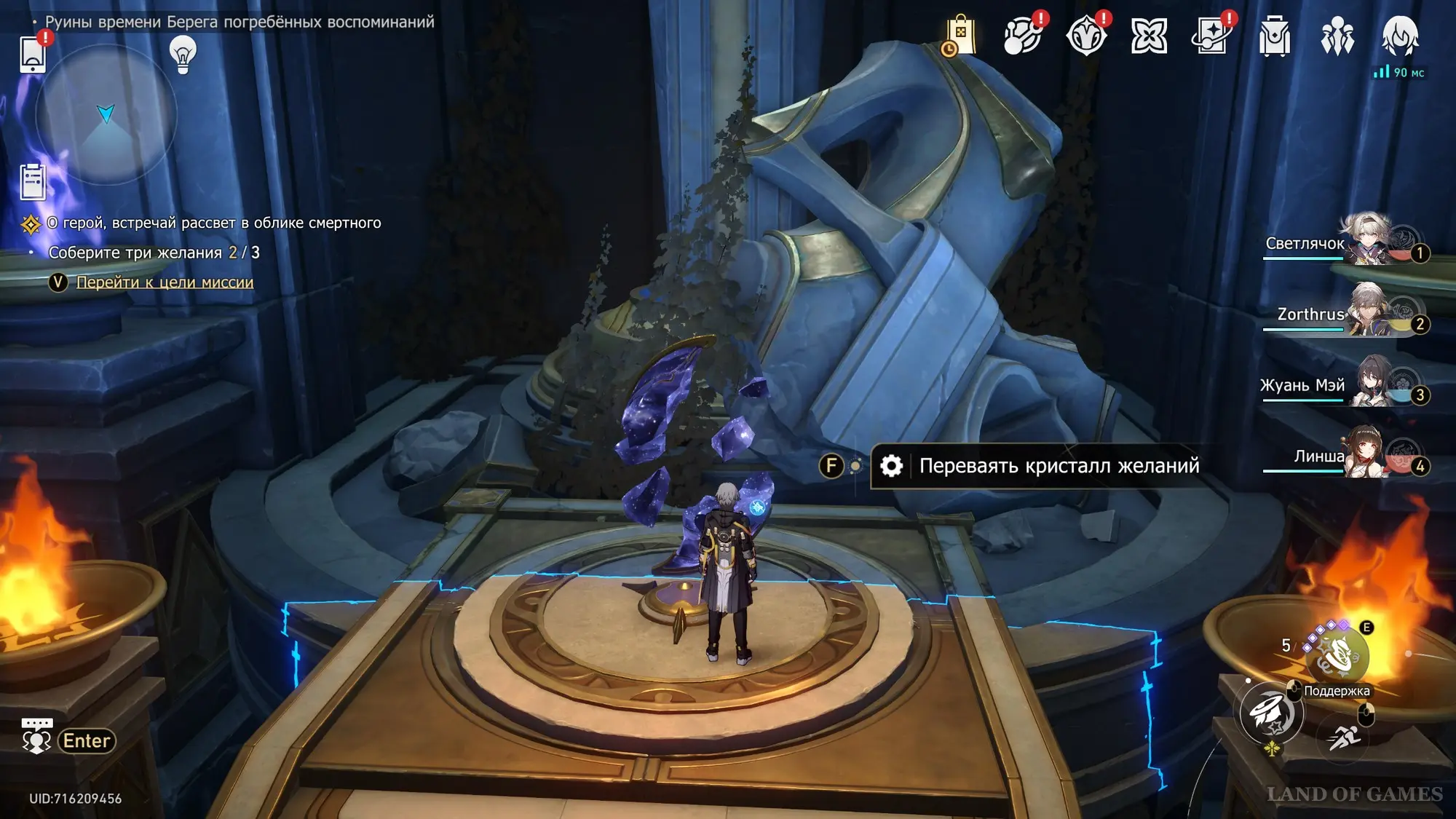Image resolution: width=1456 pixels, height=819 pixels.
Task: Open the backpack inventory icon
Action: point(1274,36)
